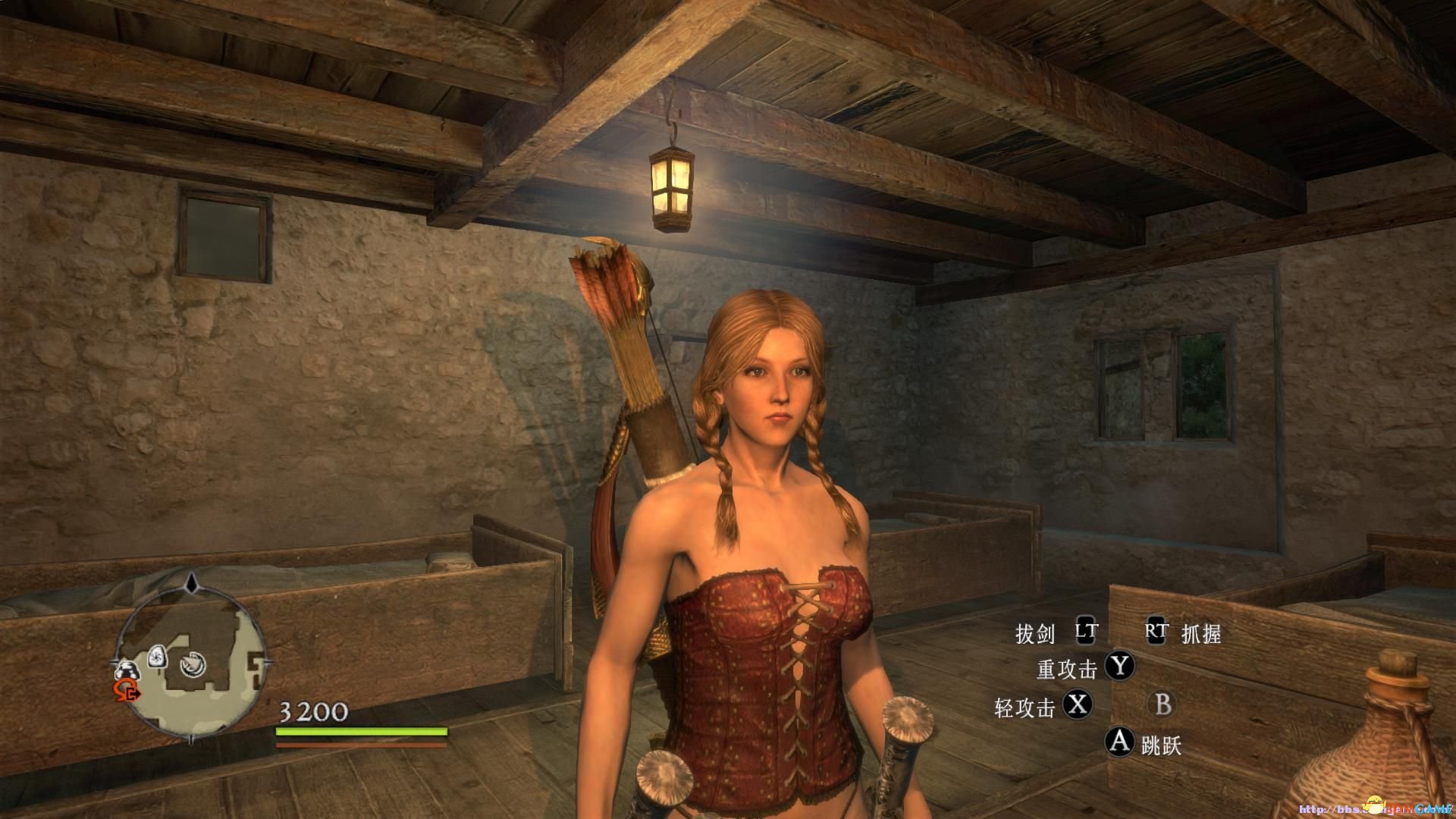Select the riftstone marker on the minimap
Screen dimensions: 1456x819
[x=157, y=656]
